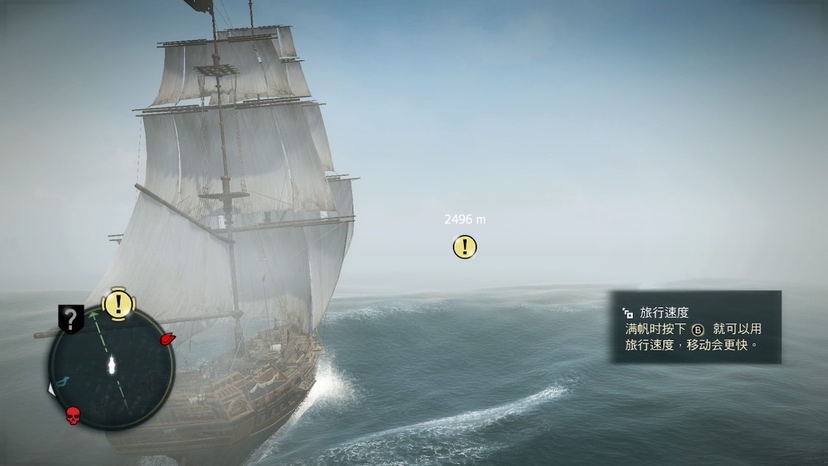This screenshot has width=828, height=466.
Task: Select the yellow objective marker on the minimap rim
Action: tap(119, 303)
